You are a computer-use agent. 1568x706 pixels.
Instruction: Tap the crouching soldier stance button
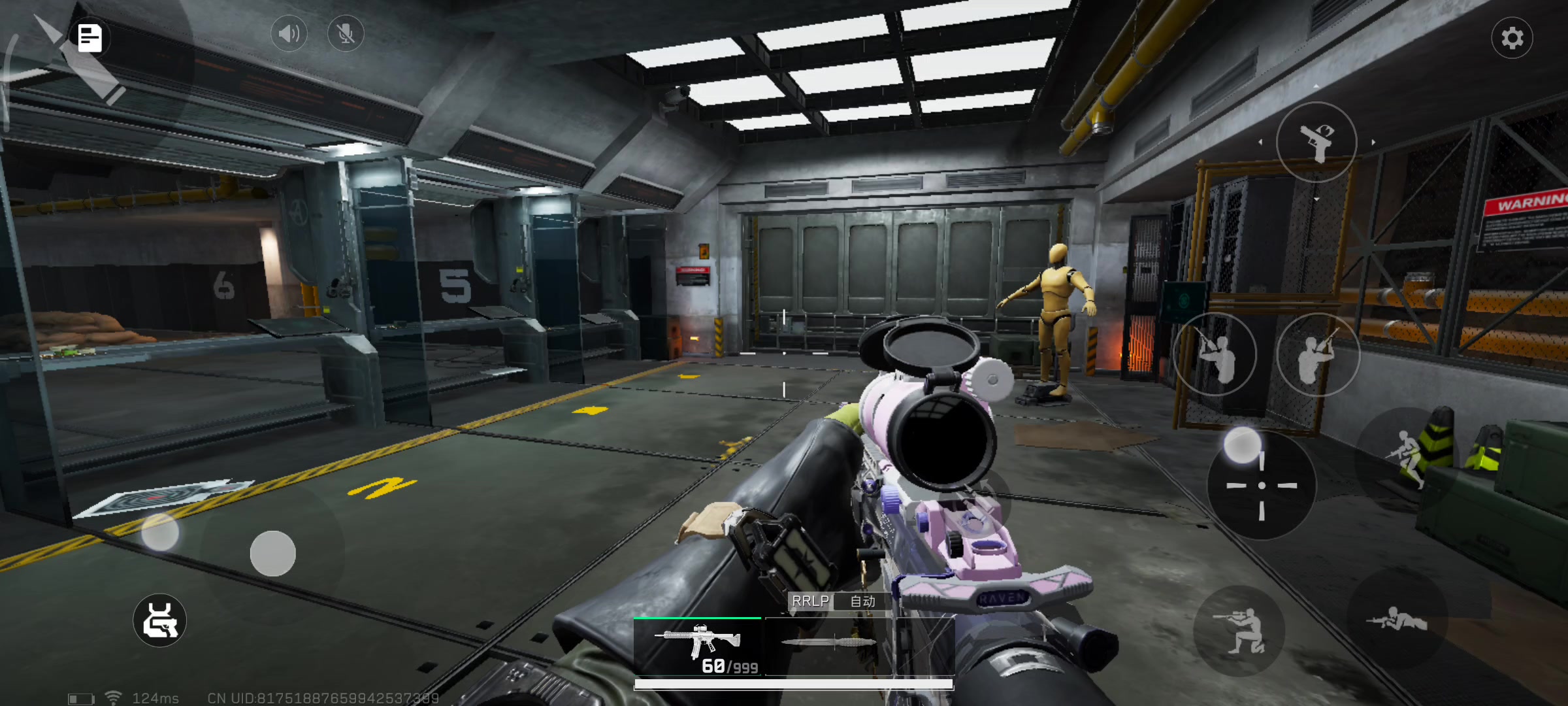1239,631
